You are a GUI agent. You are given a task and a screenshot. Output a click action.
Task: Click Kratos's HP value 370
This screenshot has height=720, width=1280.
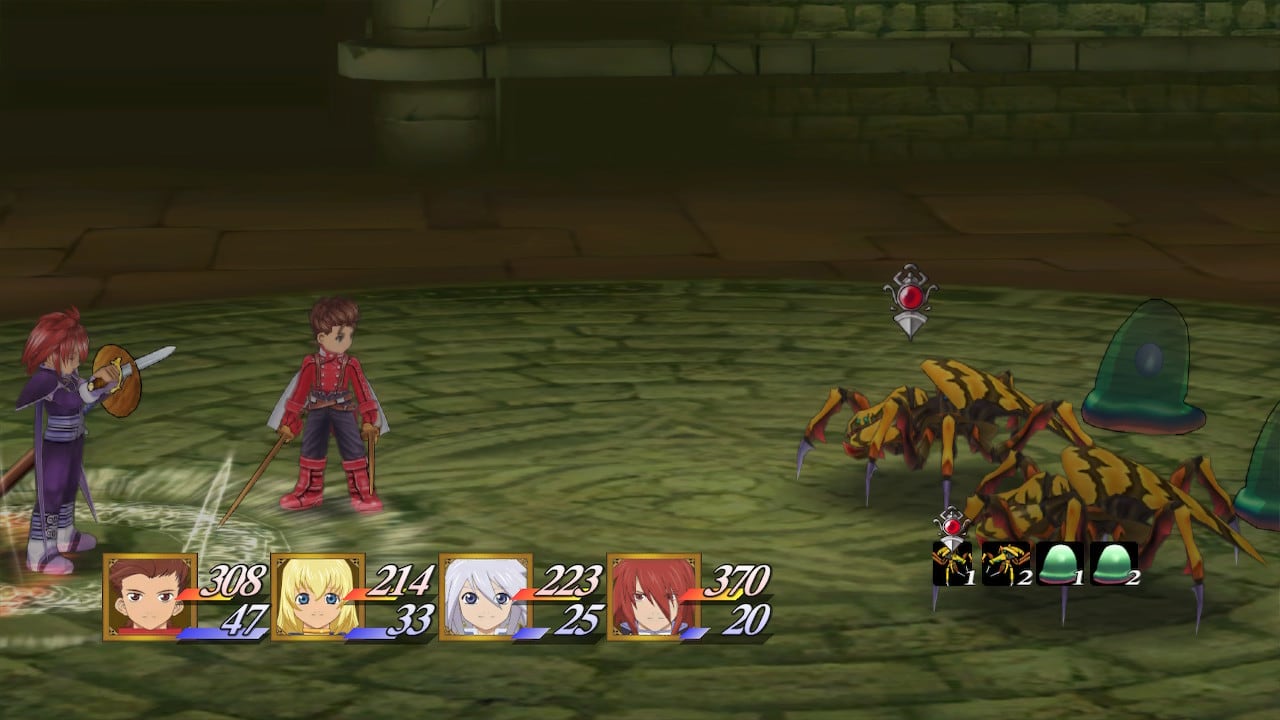(x=735, y=582)
